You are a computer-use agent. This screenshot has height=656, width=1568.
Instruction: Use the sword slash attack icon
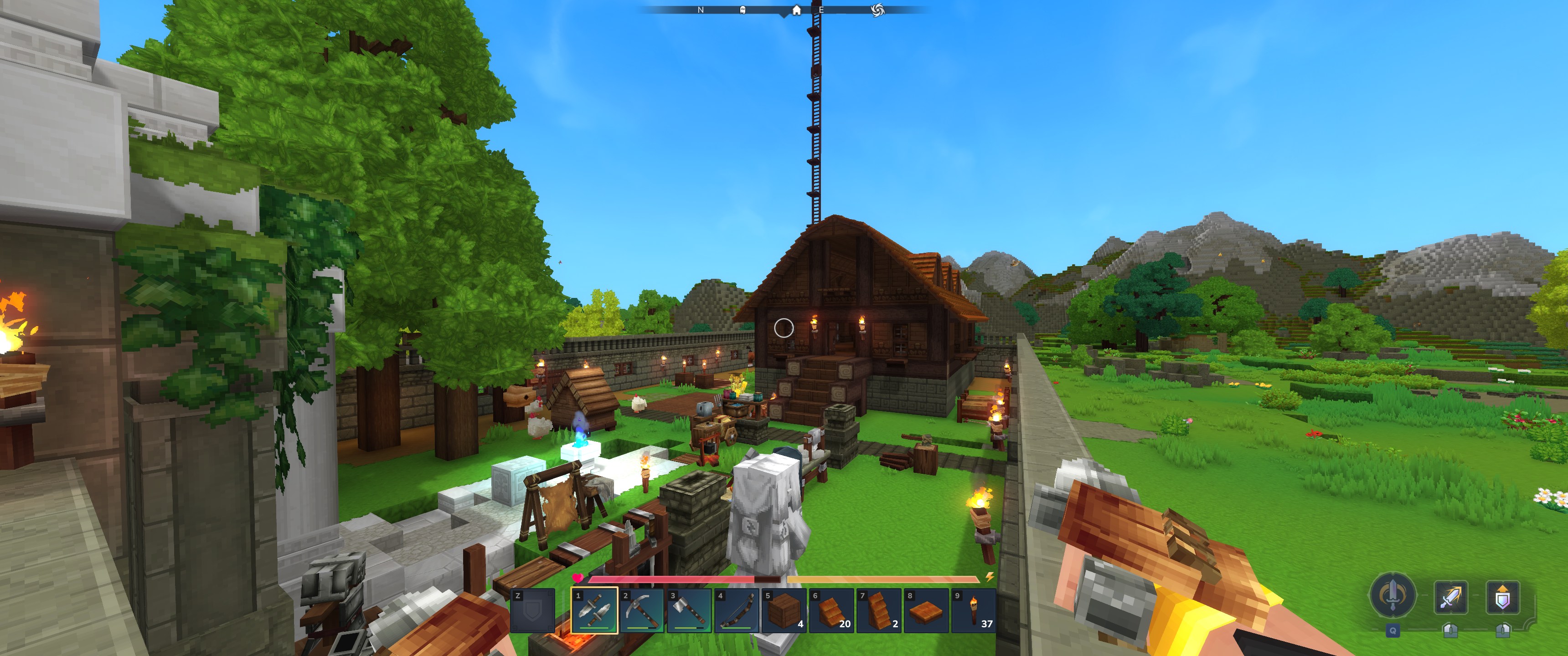tap(1450, 598)
